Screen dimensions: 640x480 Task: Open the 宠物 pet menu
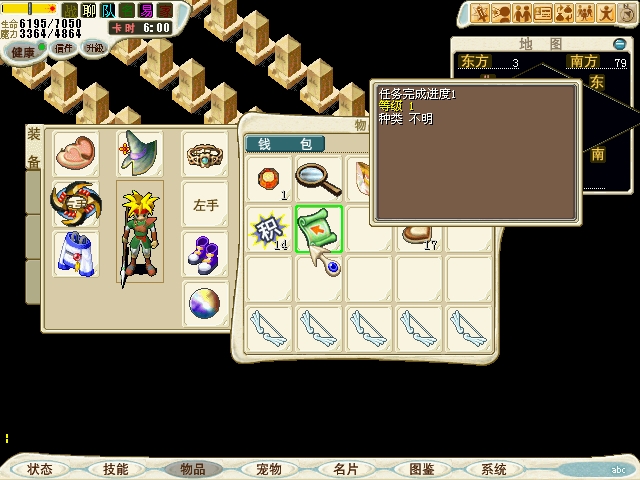268,469
